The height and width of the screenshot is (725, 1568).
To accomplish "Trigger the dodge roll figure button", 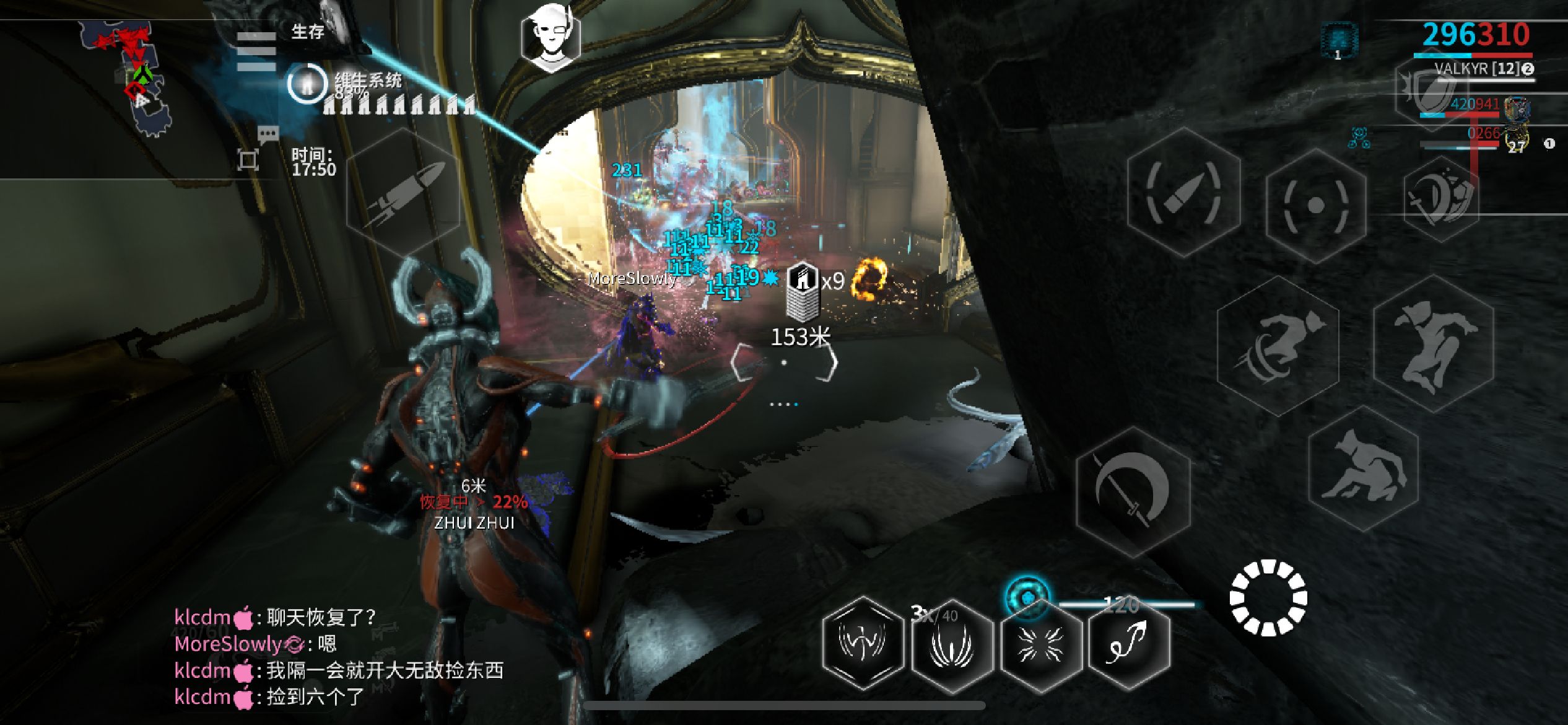I will pos(1278,346).
